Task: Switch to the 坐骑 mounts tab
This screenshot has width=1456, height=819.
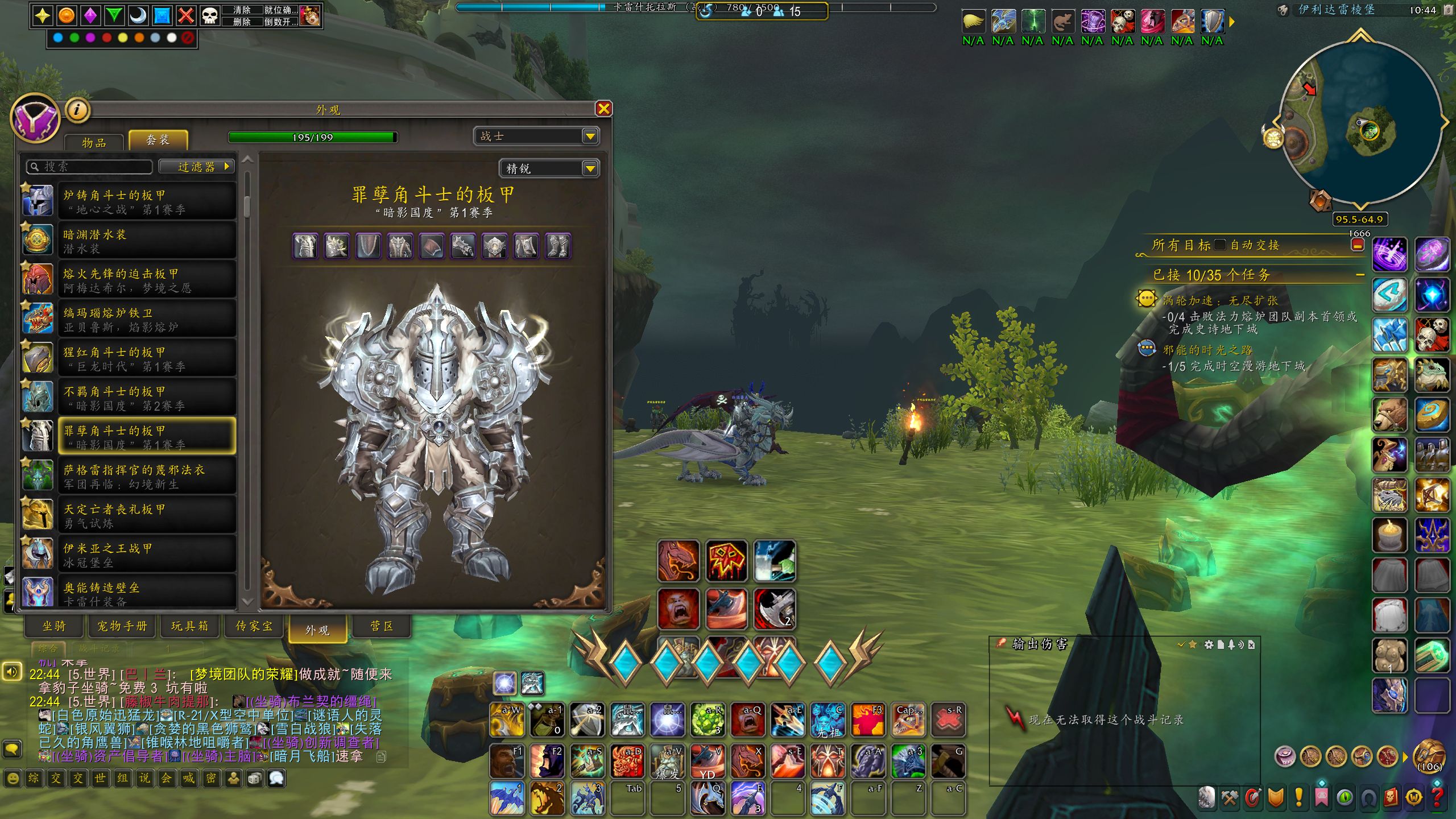Action: pos(55,626)
